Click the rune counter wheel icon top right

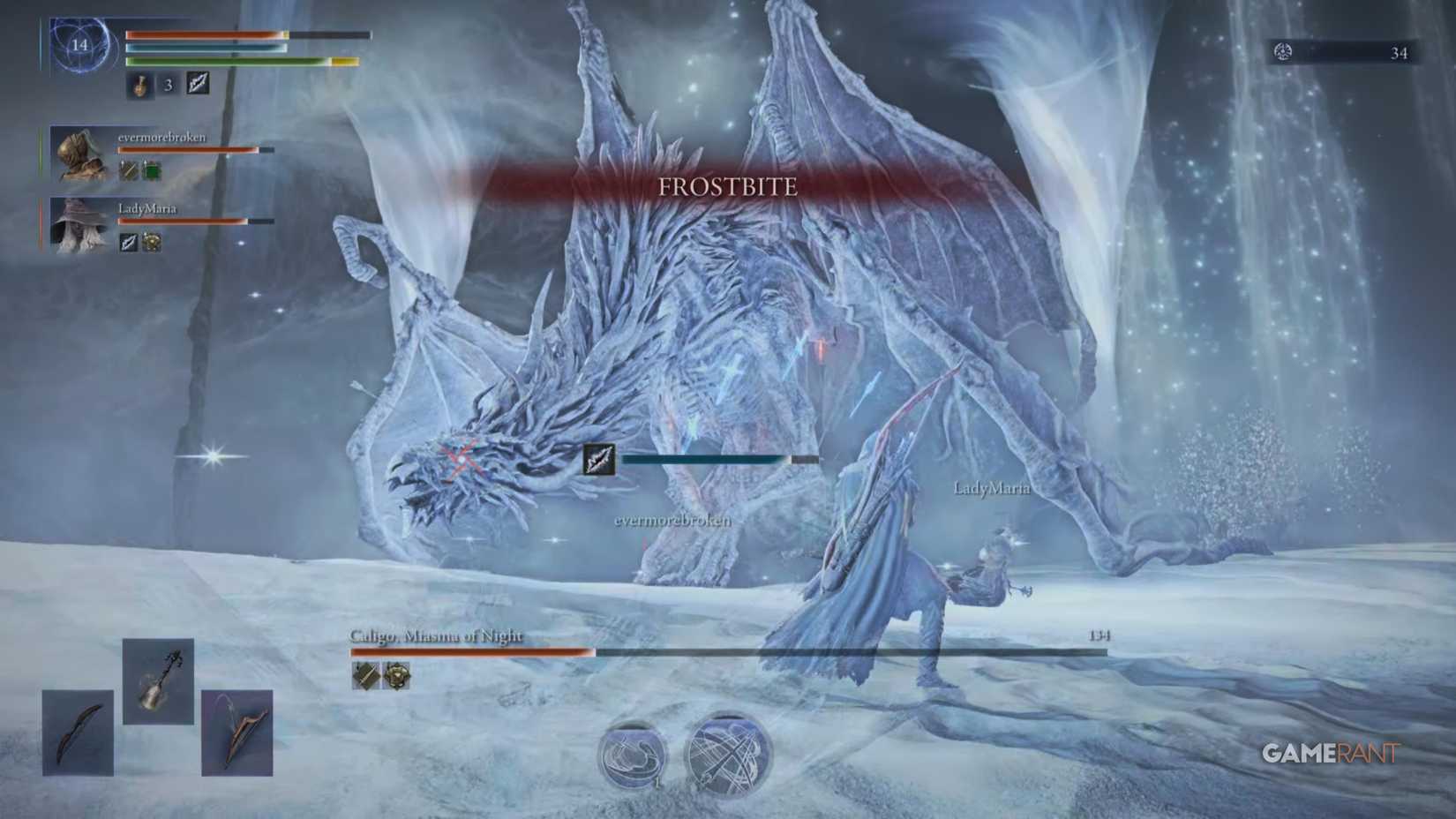point(1284,51)
